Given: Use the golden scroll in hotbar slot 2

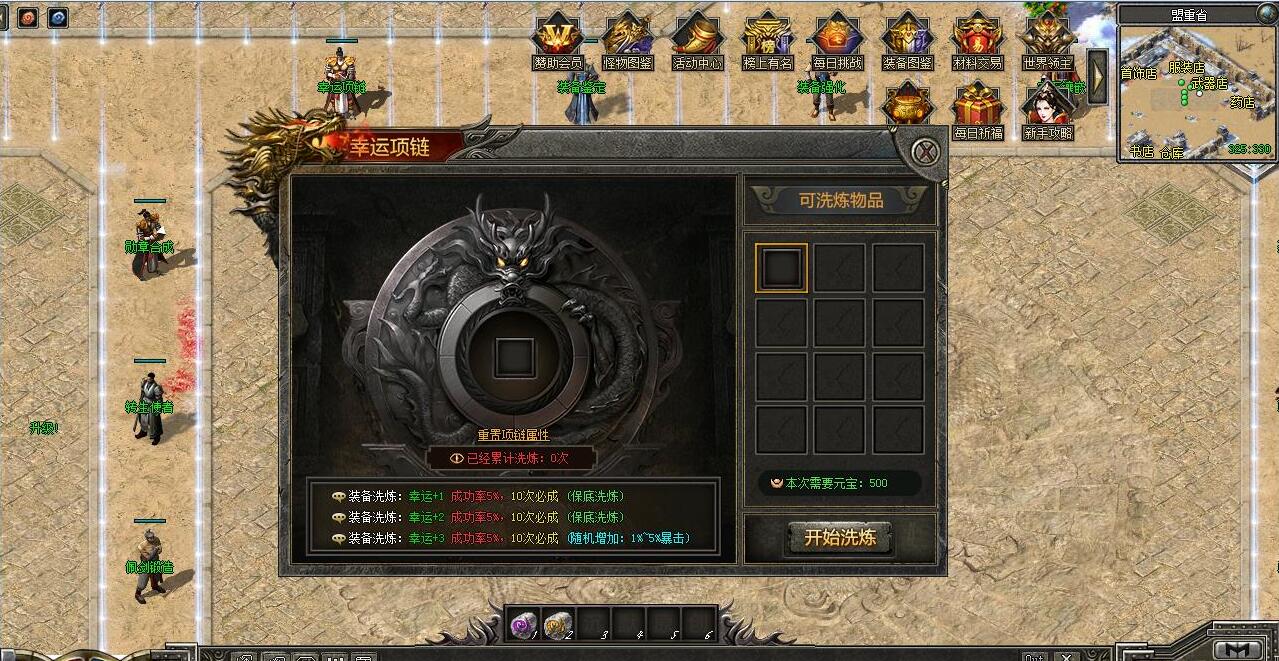Looking at the screenshot, I should click(557, 625).
